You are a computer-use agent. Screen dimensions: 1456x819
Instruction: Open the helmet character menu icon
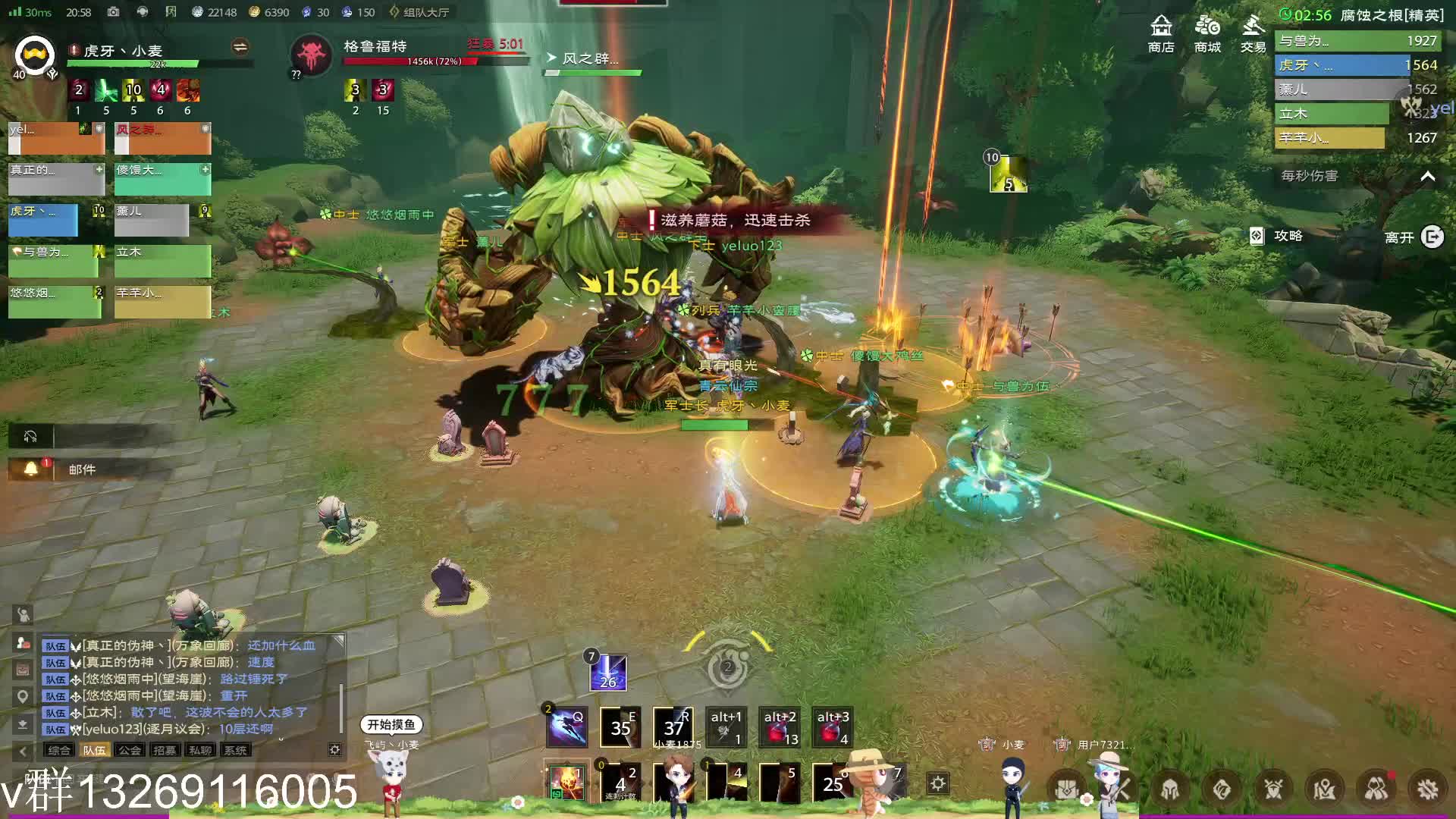[x=1169, y=789]
